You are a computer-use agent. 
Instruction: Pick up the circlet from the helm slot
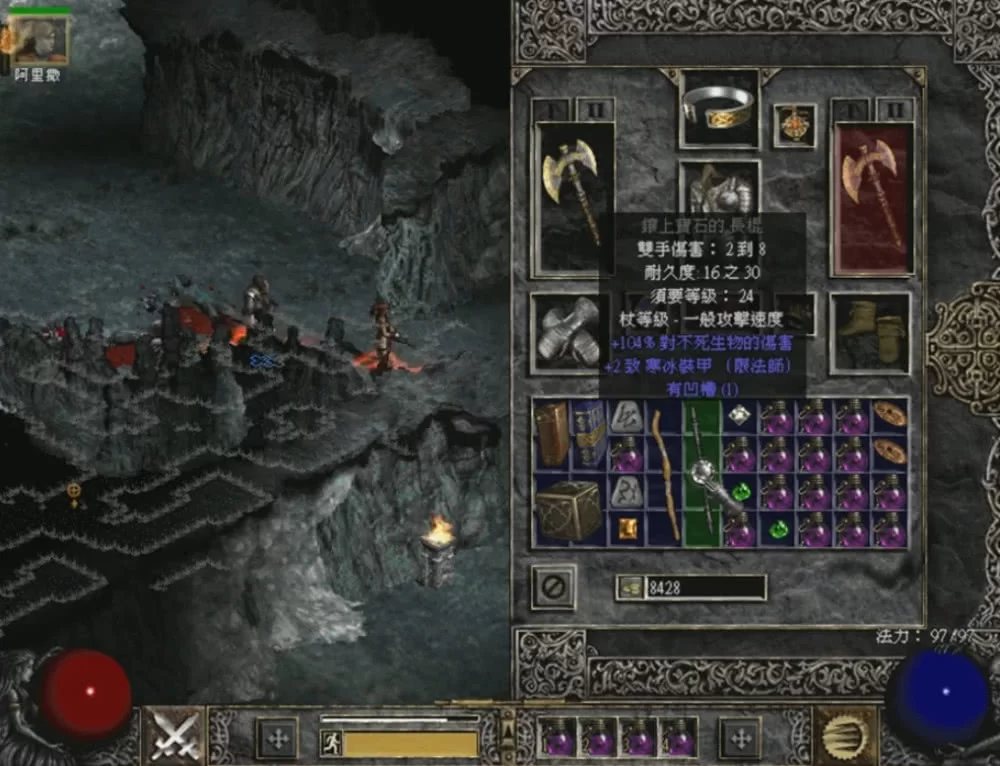pyautogui.click(x=719, y=108)
